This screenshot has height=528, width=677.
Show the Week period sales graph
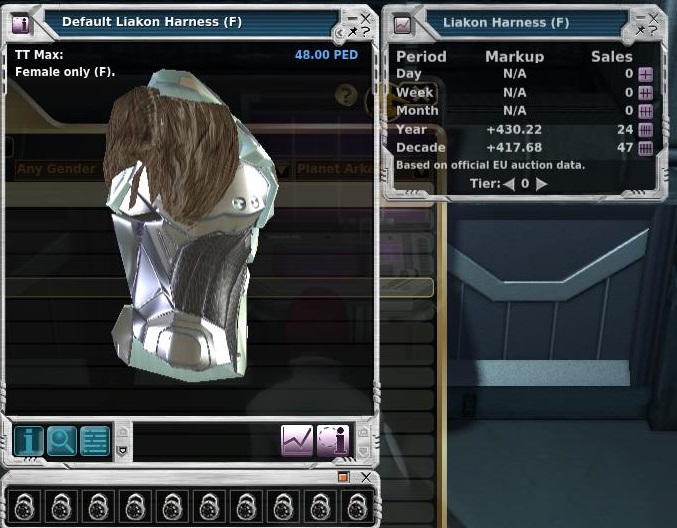pyautogui.click(x=645, y=93)
